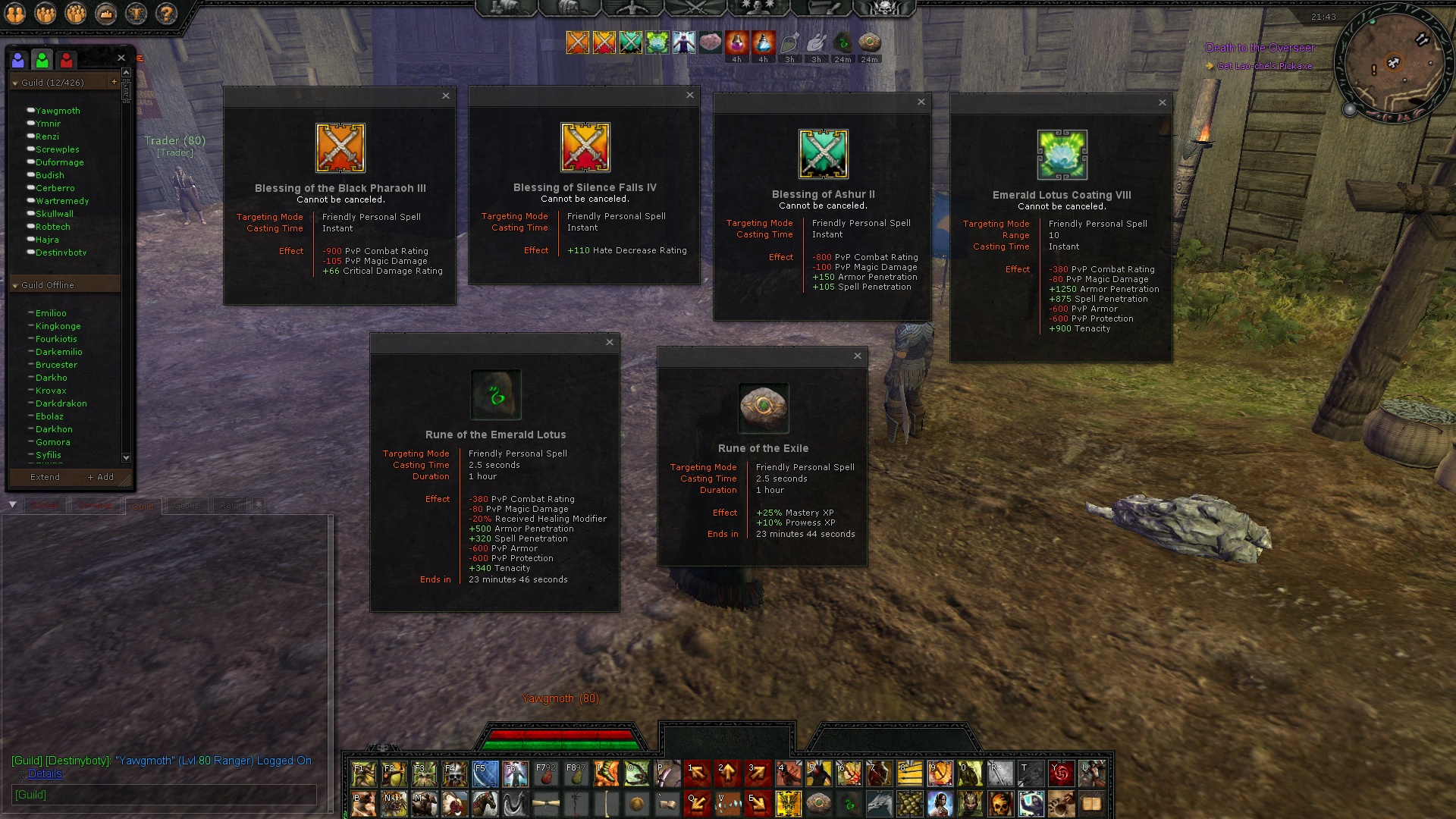This screenshot has height=819, width=1456.
Task: Click the Details link in guild chat
Action: coord(44,774)
